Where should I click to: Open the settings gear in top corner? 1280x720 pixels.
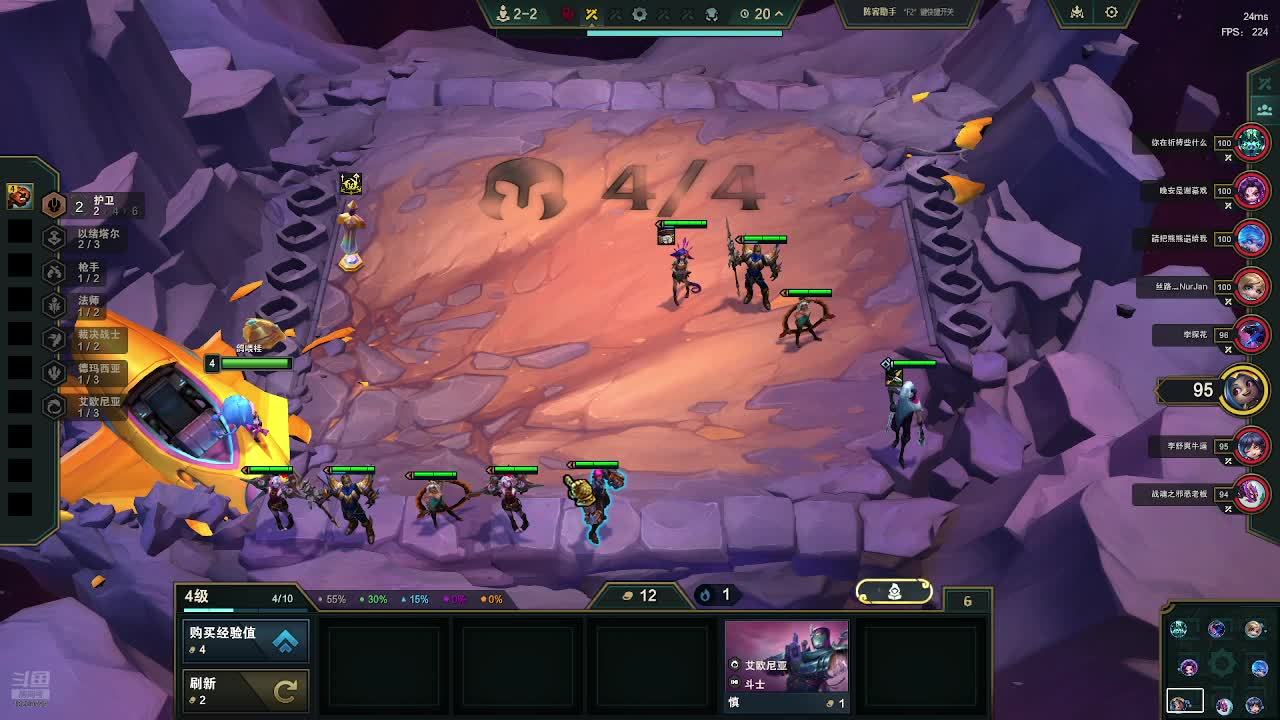tap(1111, 13)
